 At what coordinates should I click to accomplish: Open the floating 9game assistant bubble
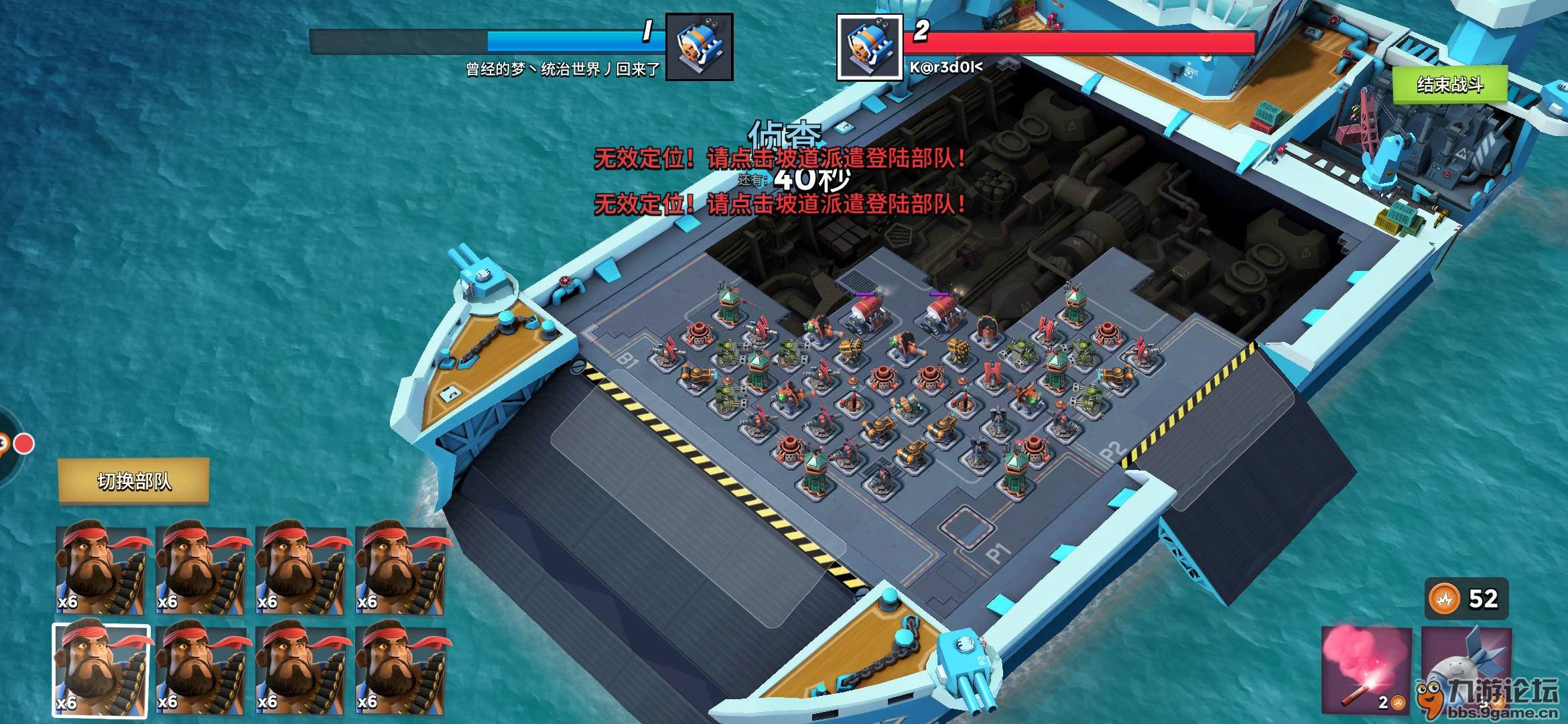coord(5,444)
